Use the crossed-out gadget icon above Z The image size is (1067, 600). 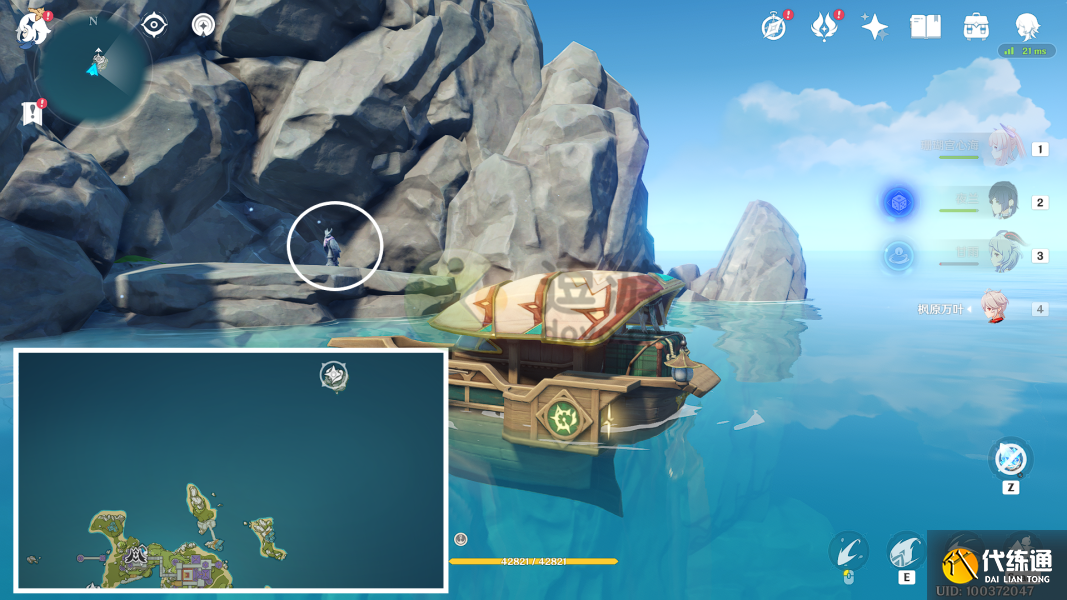(x=1011, y=460)
